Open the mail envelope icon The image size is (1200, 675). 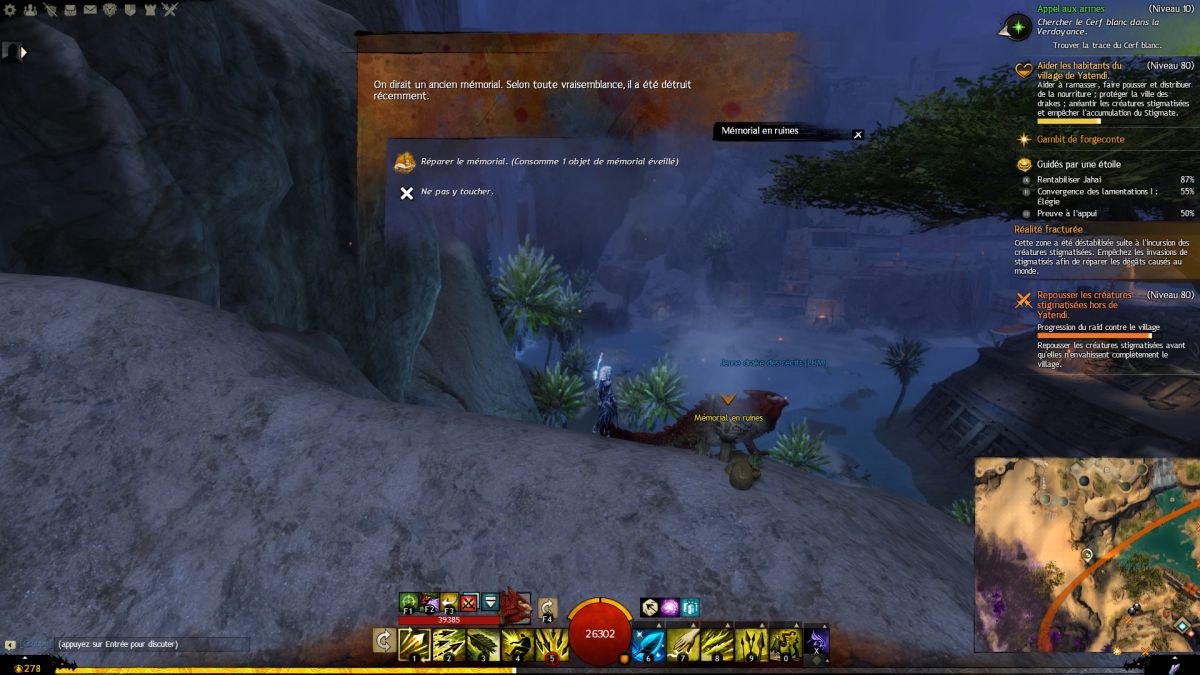tap(91, 10)
